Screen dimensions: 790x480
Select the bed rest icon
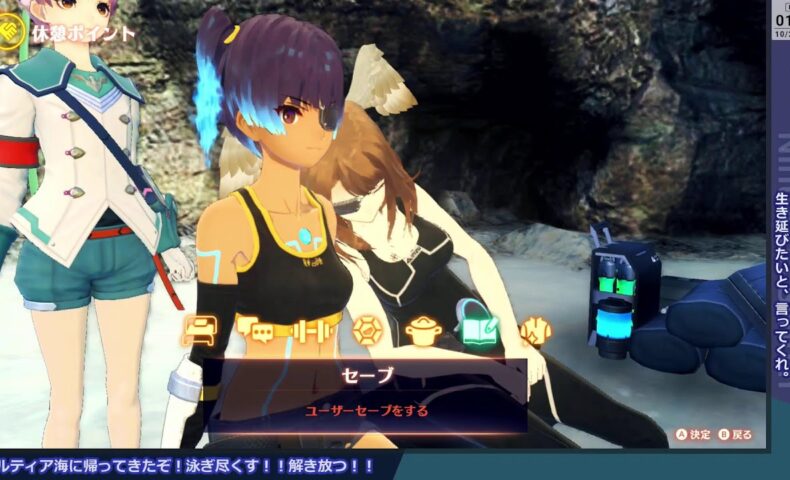pyautogui.click(x=197, y=330)
